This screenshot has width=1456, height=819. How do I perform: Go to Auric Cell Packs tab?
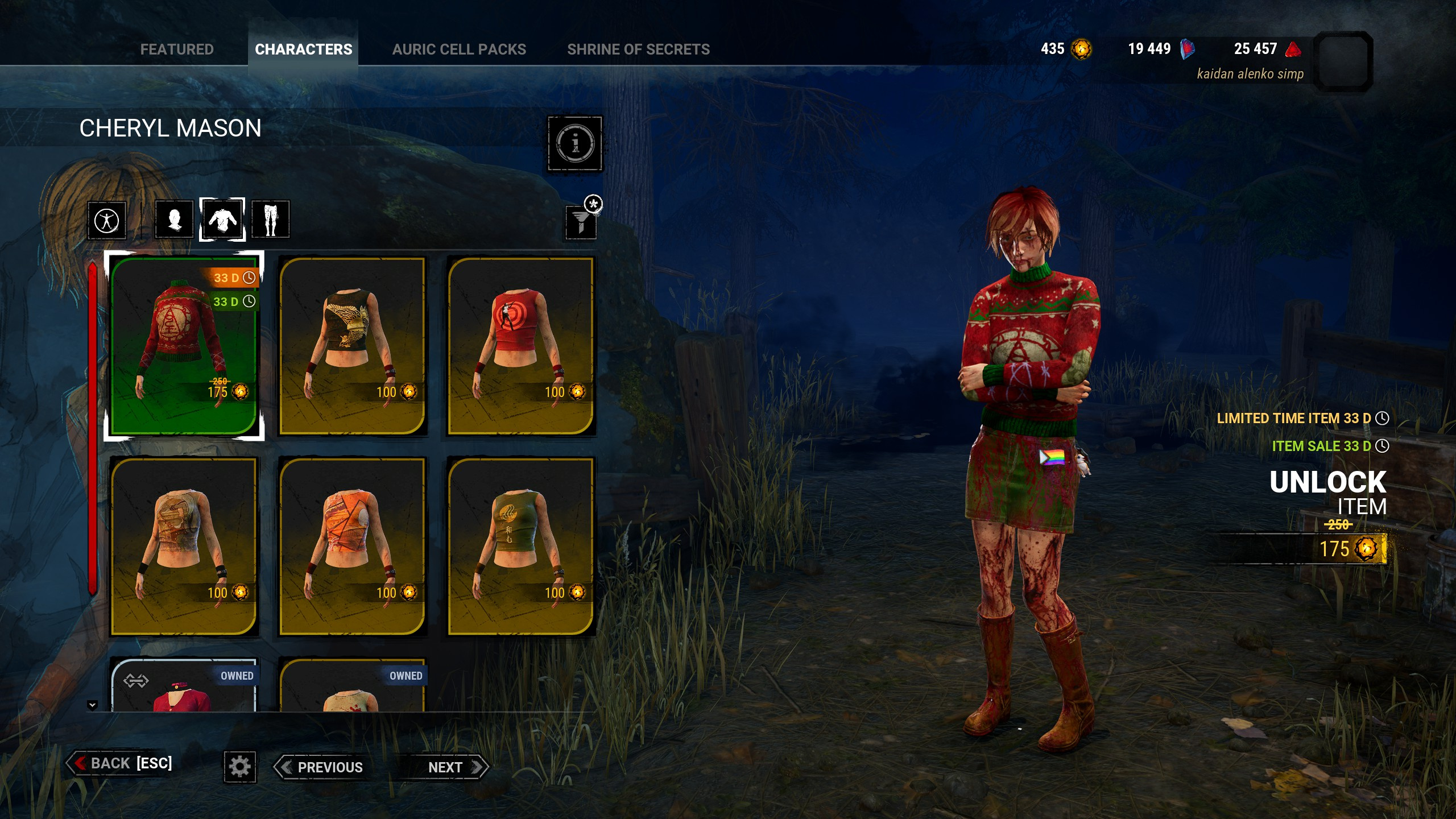coord(459,49)
